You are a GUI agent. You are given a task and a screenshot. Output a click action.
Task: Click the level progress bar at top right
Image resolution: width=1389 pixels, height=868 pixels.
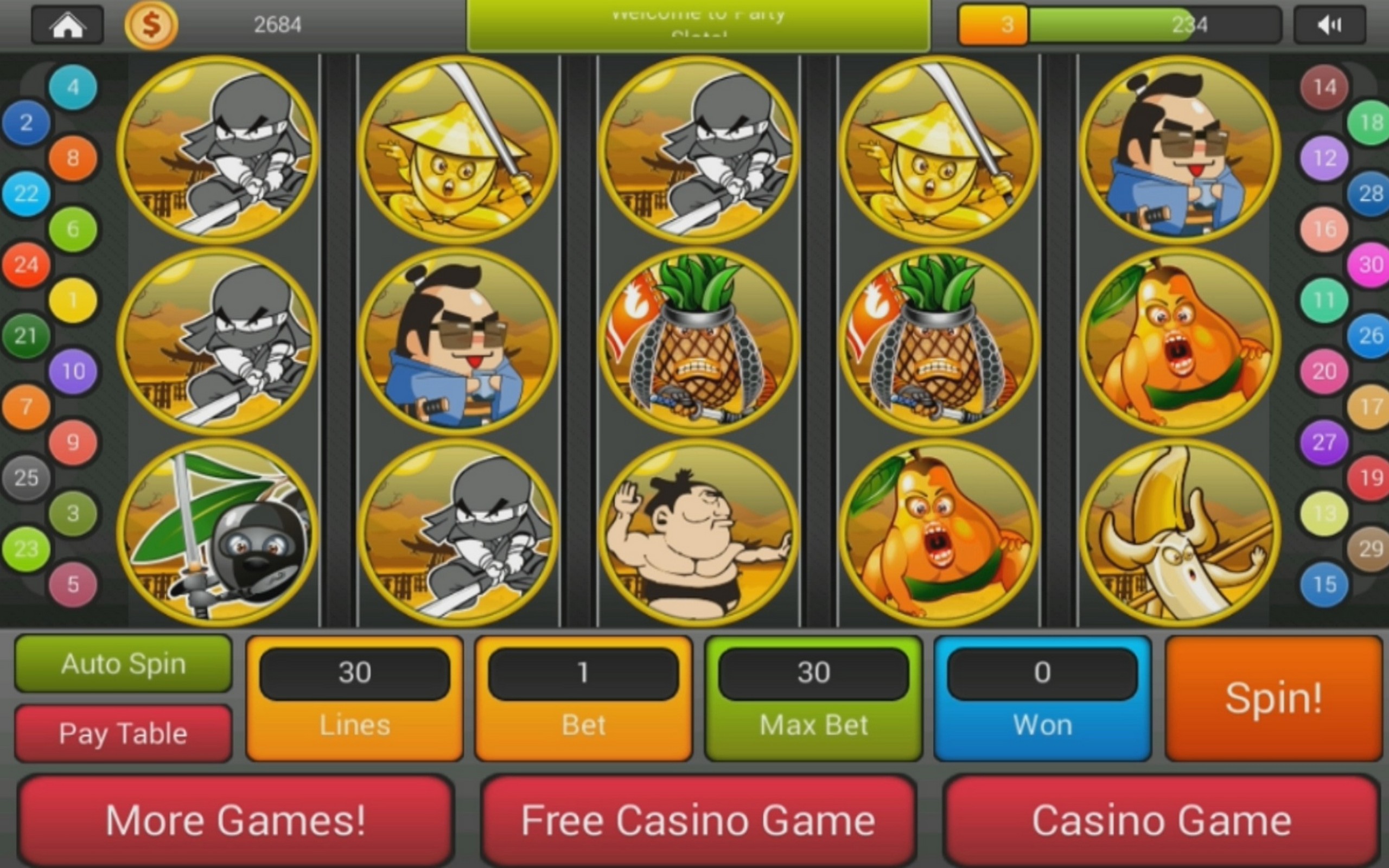tap(1119, 24)
